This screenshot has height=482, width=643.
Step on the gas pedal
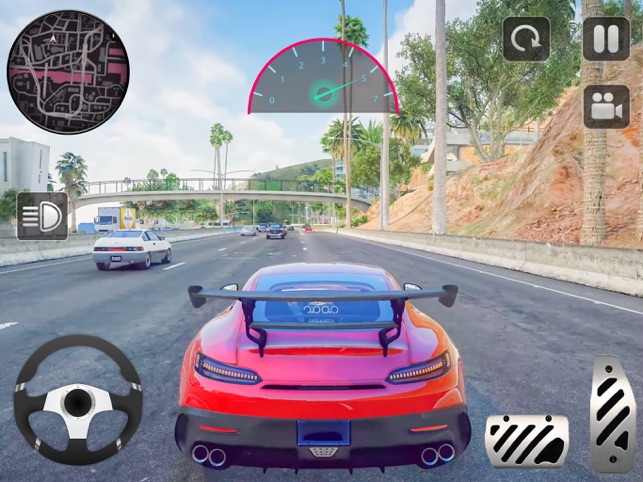click(x=612, y=413)
